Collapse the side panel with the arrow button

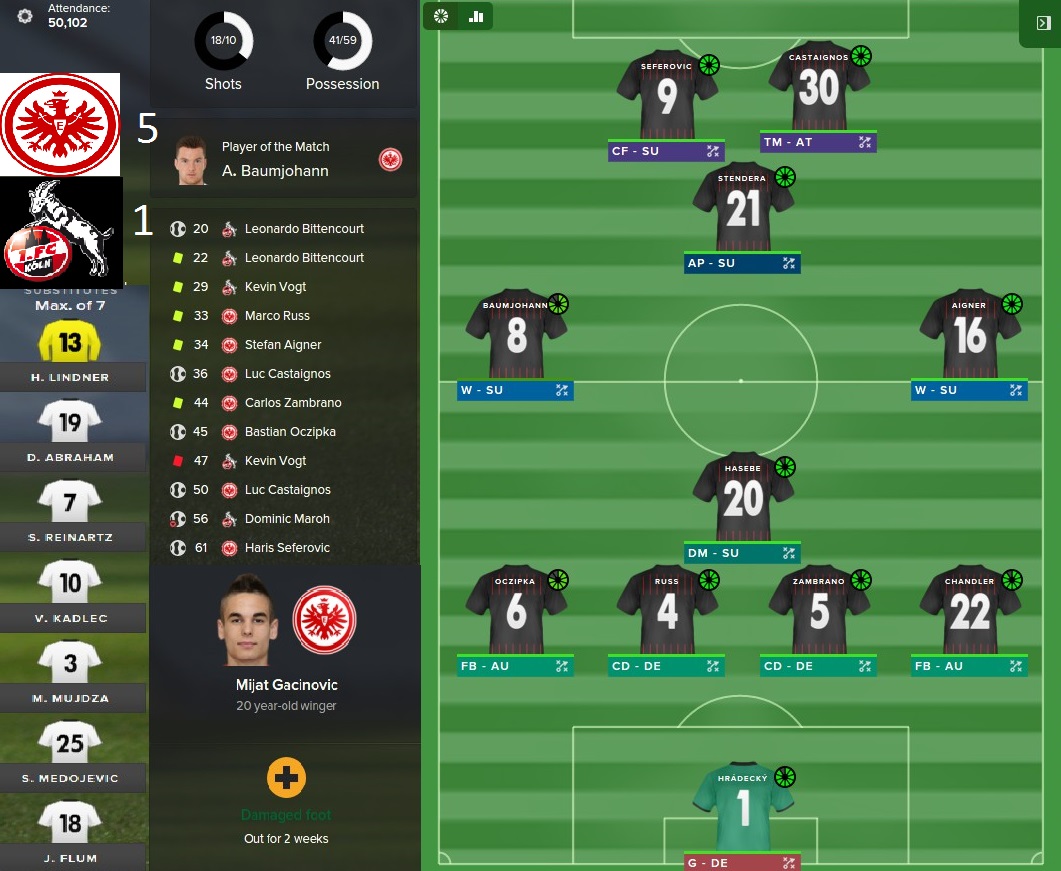pos(1043,23)
